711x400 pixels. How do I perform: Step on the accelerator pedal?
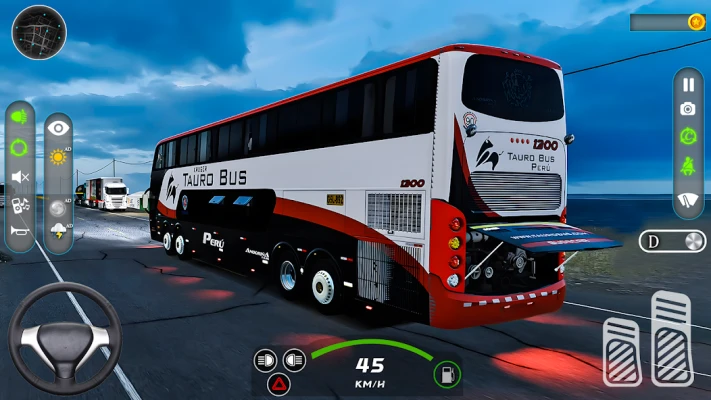(674, 339)
